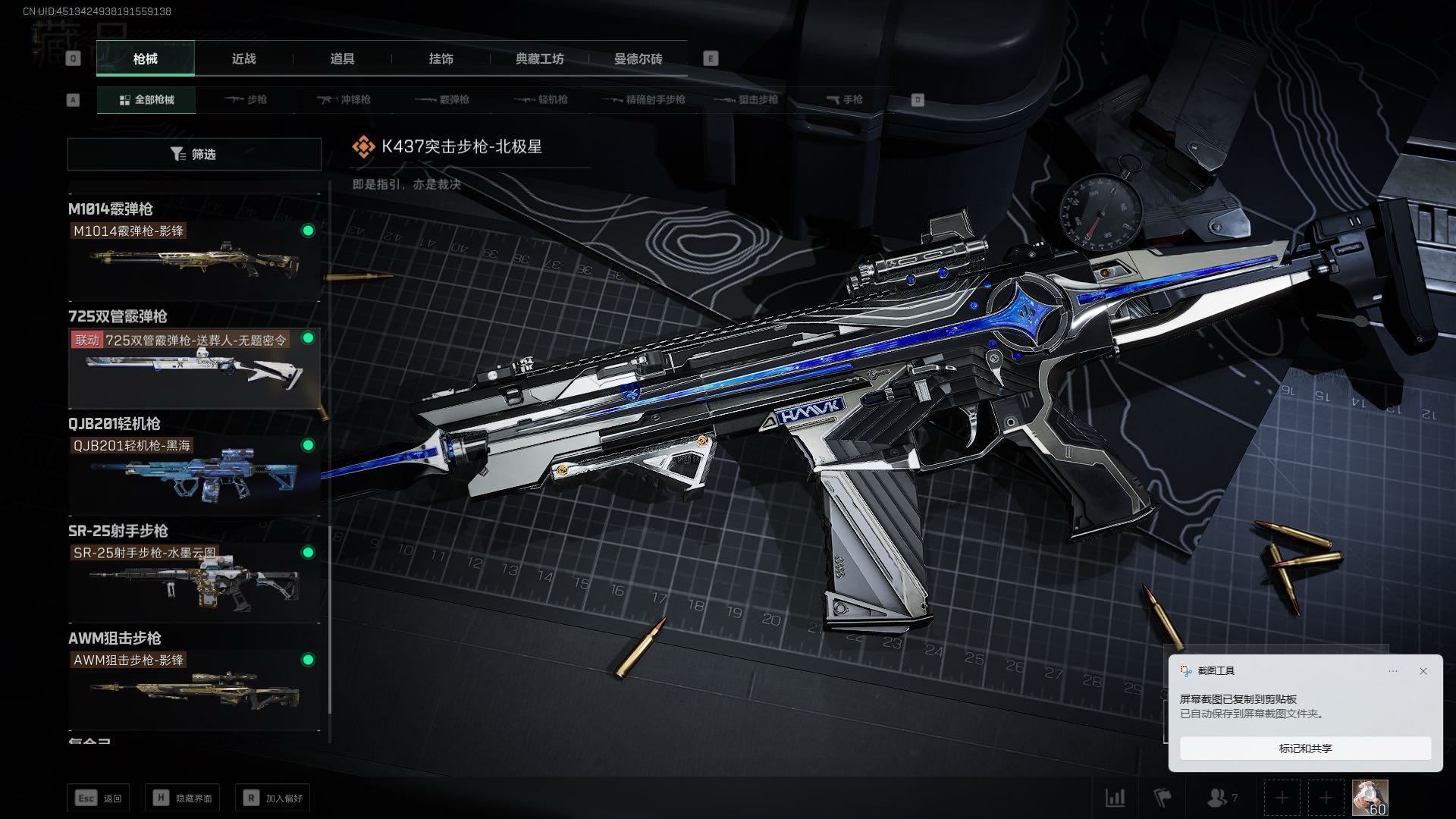The width and height of the screenshot is (1456, 819).
Task: Pick the SR-25射手步枪-水墨云图 skin
Action: point(194,582)
